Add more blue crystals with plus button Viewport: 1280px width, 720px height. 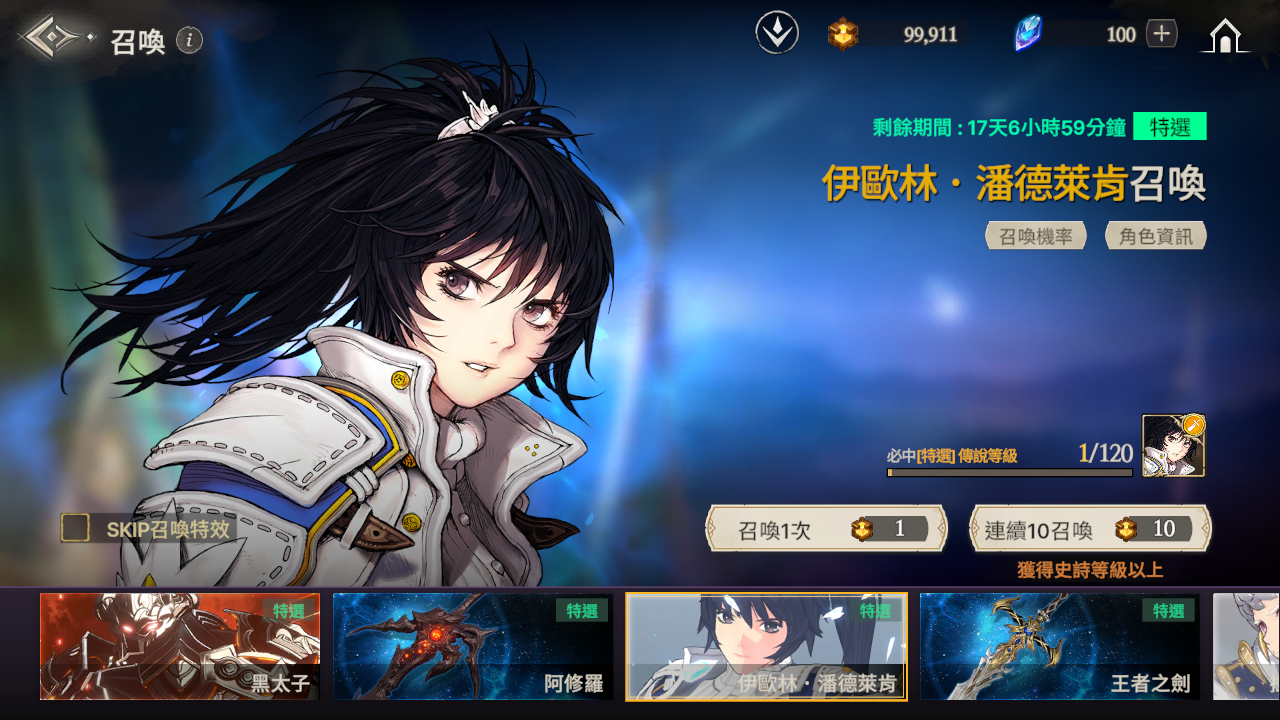[x=1161, y=34]
